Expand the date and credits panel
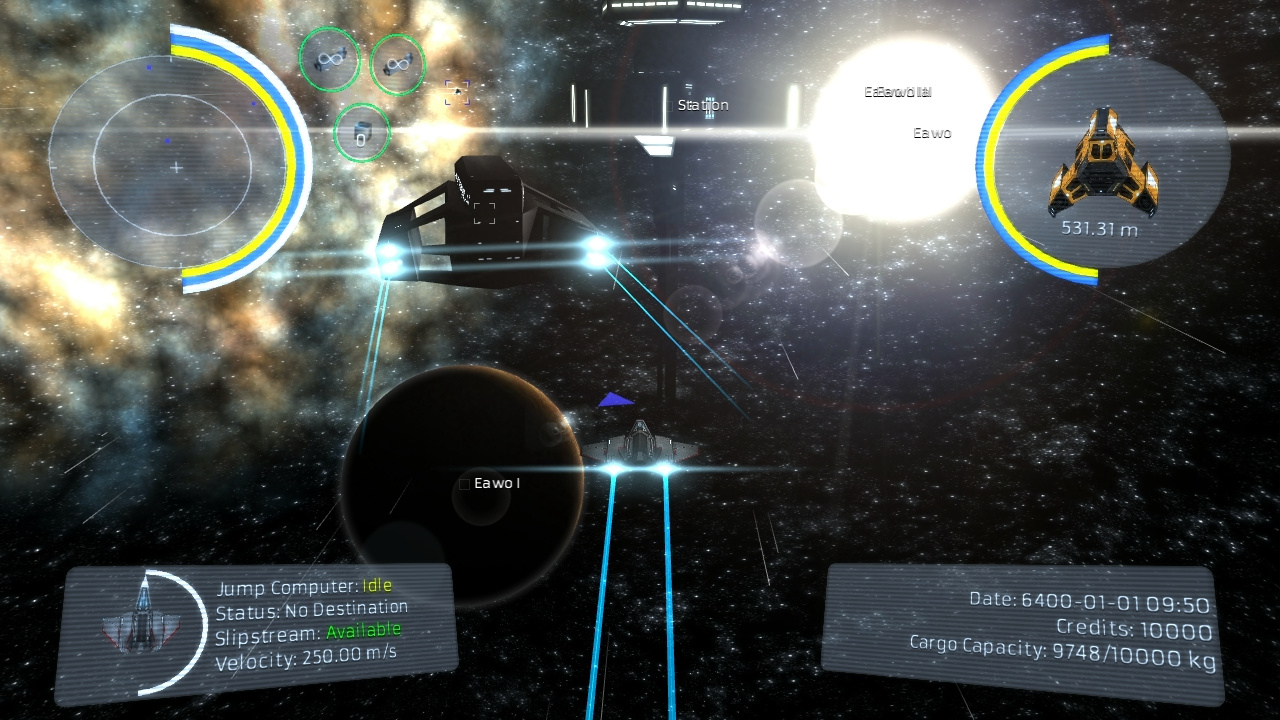The height and width of the screenshot is (720, 1280). 1020,625
